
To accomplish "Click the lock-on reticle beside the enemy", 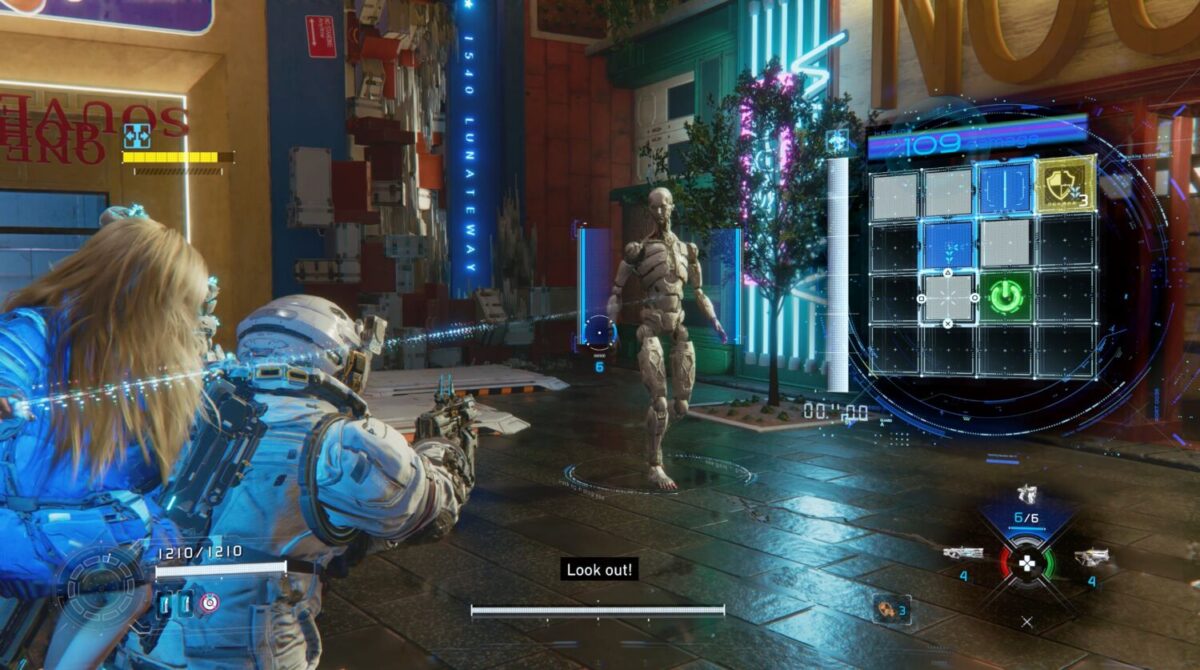I will pyautogui.click(x=599, y=331).
